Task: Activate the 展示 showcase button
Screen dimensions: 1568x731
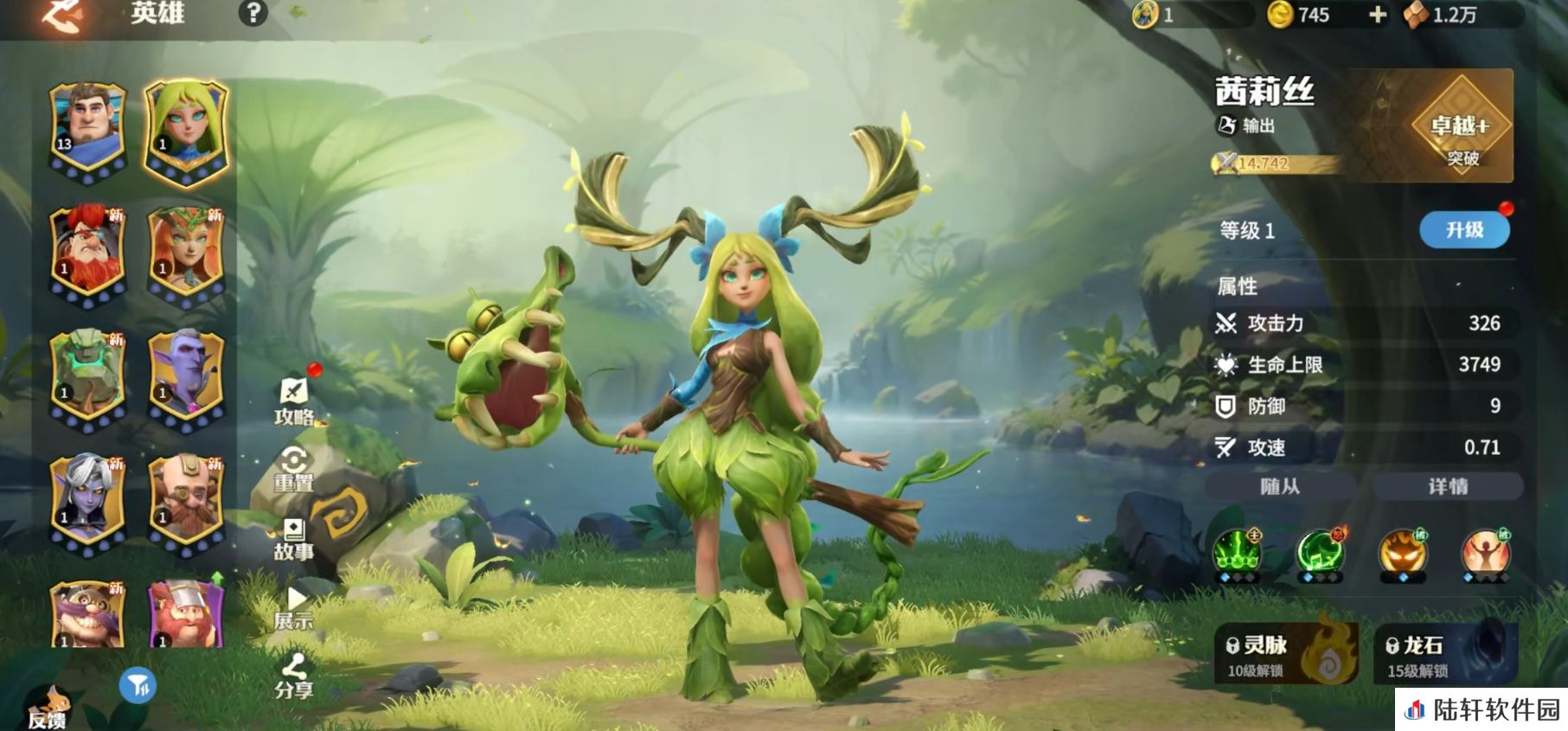Action: click(x=294, y=608)
